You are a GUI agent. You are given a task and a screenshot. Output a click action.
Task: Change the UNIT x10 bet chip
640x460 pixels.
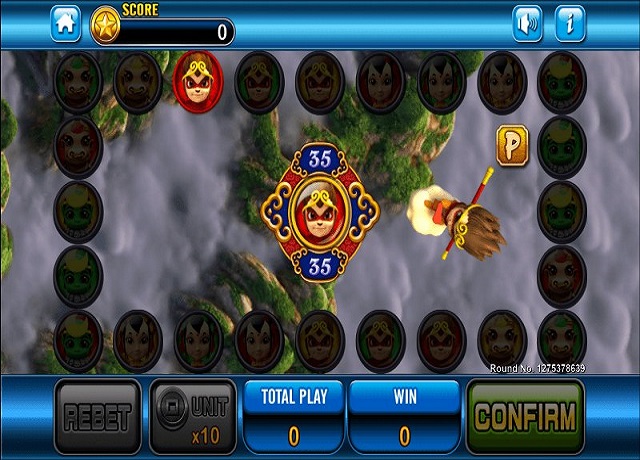[193, 416]
